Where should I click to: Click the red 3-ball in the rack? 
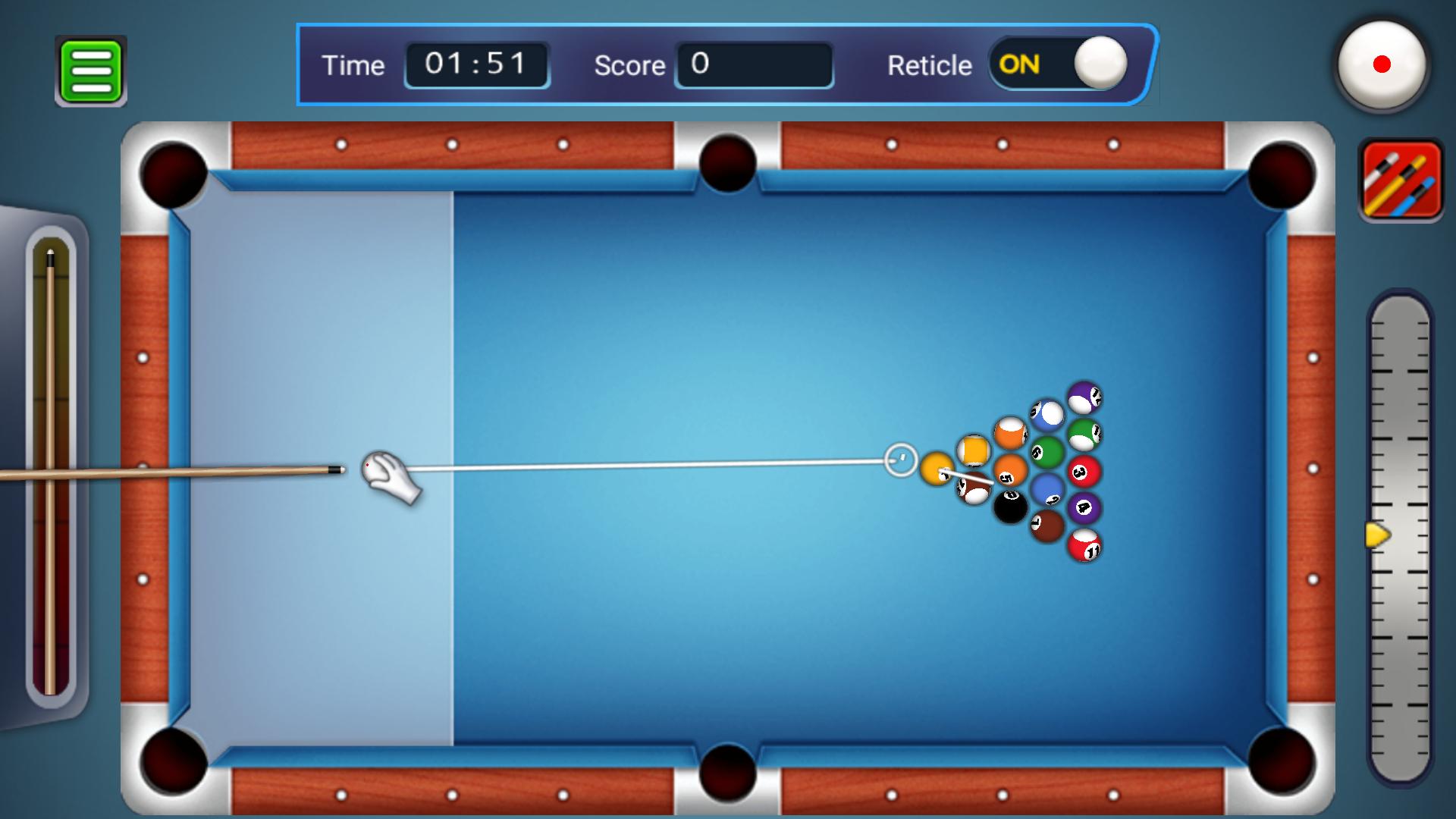click(1082, 471)
